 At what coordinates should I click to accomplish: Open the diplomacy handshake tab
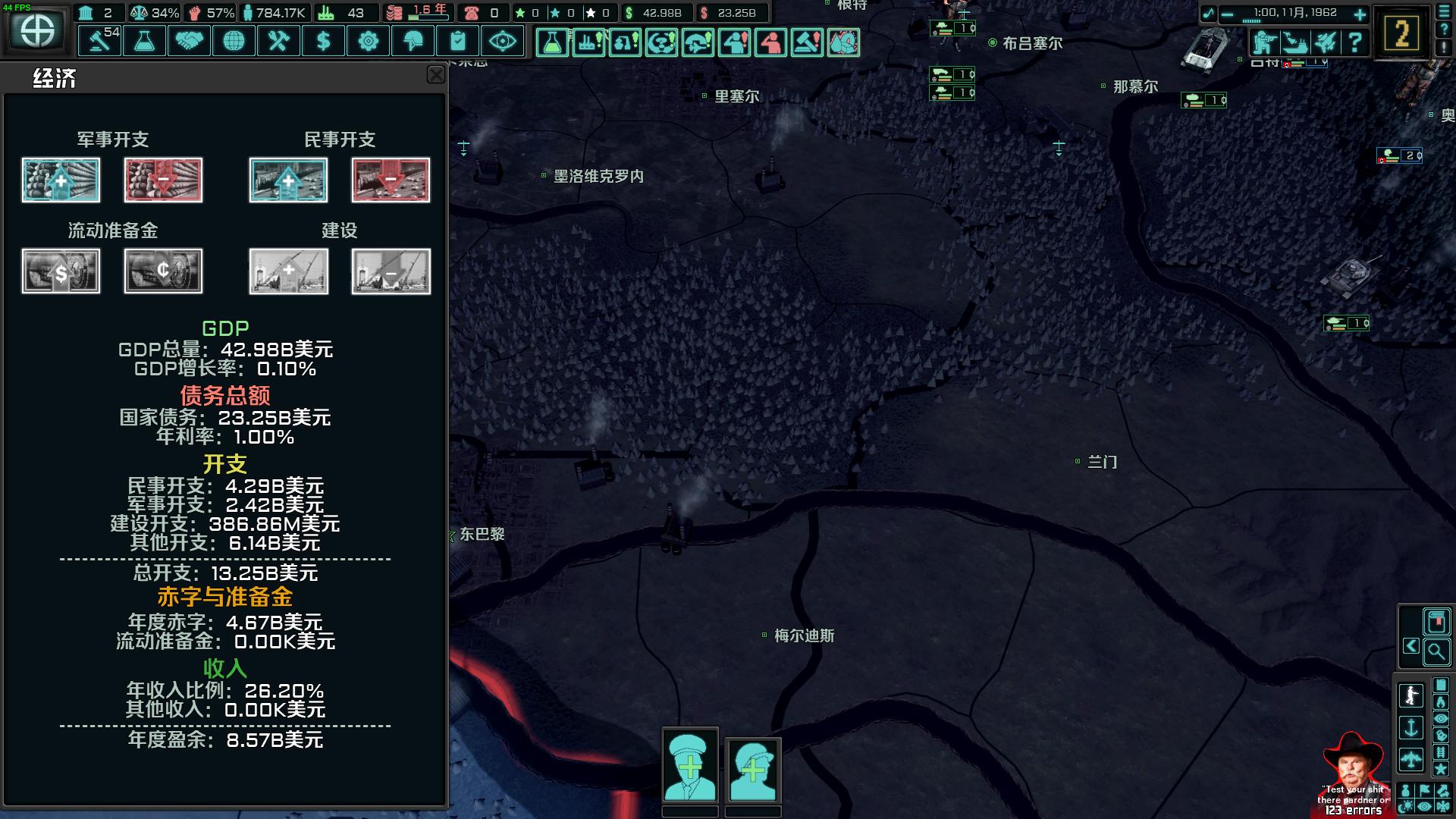[x=189, y=41]
